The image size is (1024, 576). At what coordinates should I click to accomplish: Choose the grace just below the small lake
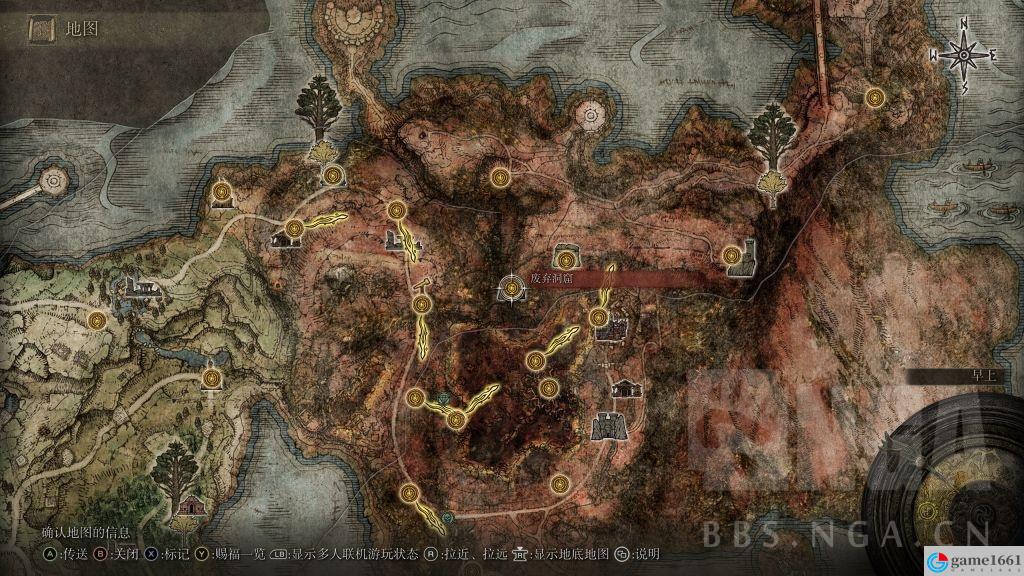[x=211, y=378]
